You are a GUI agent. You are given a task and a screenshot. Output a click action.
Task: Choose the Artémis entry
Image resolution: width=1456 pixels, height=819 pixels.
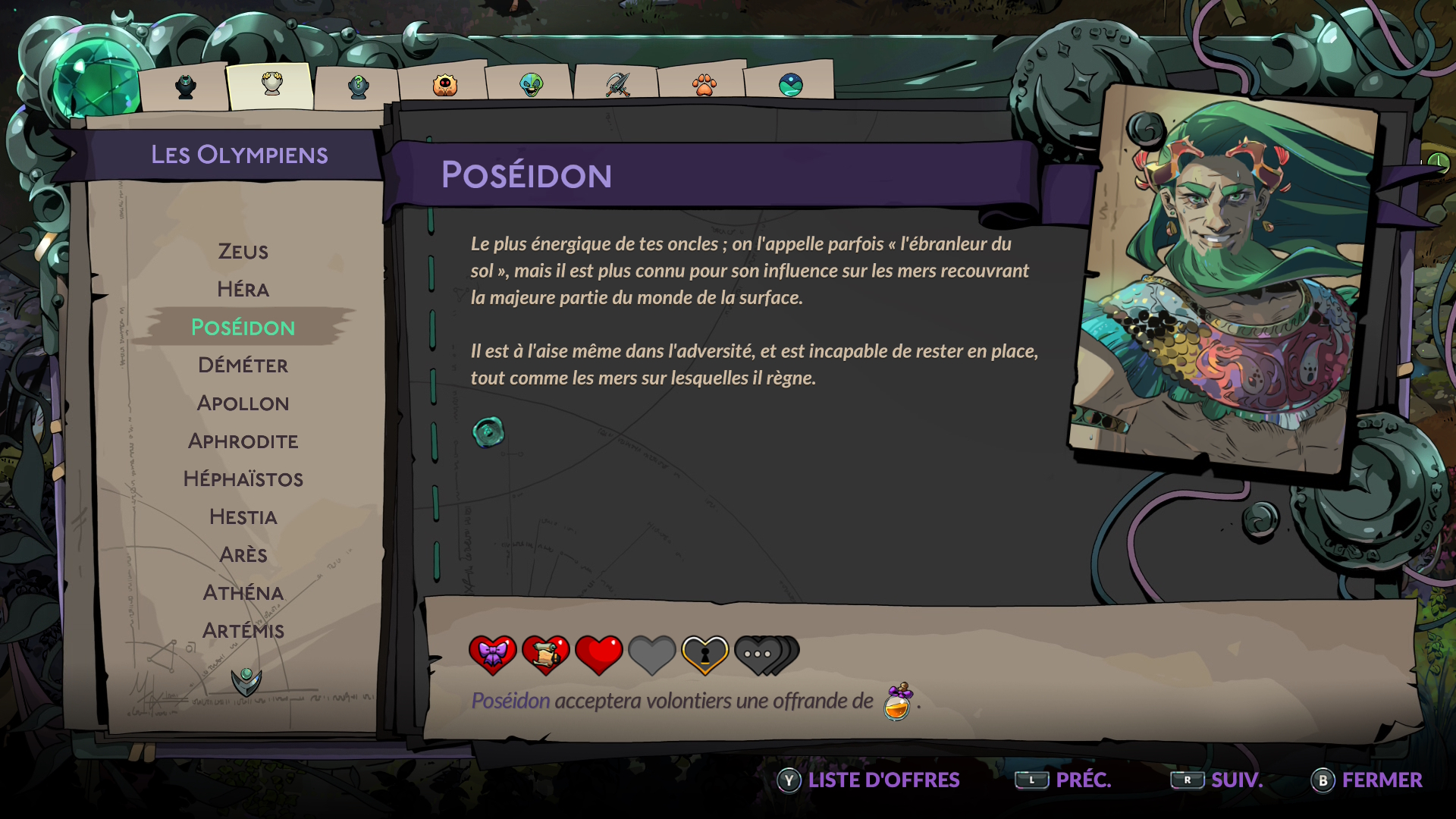coord(243,631)
